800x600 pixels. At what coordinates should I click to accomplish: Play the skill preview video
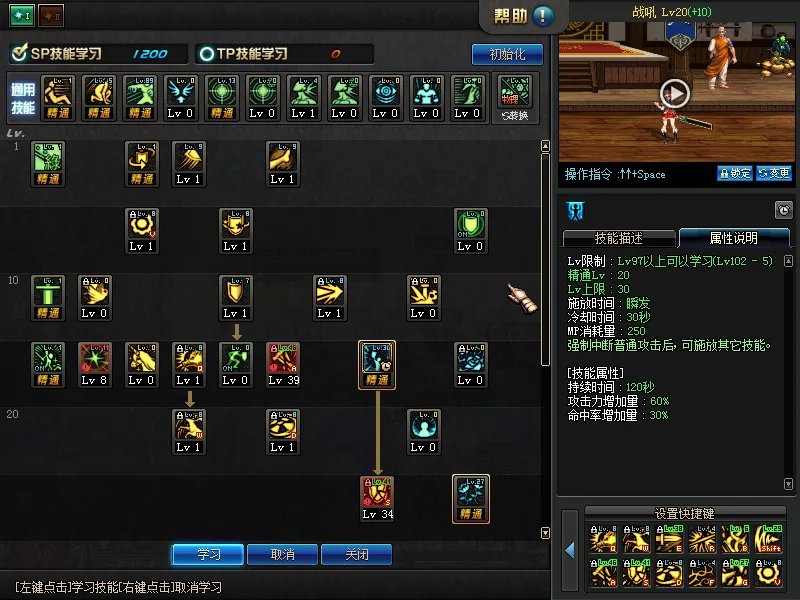676,93
